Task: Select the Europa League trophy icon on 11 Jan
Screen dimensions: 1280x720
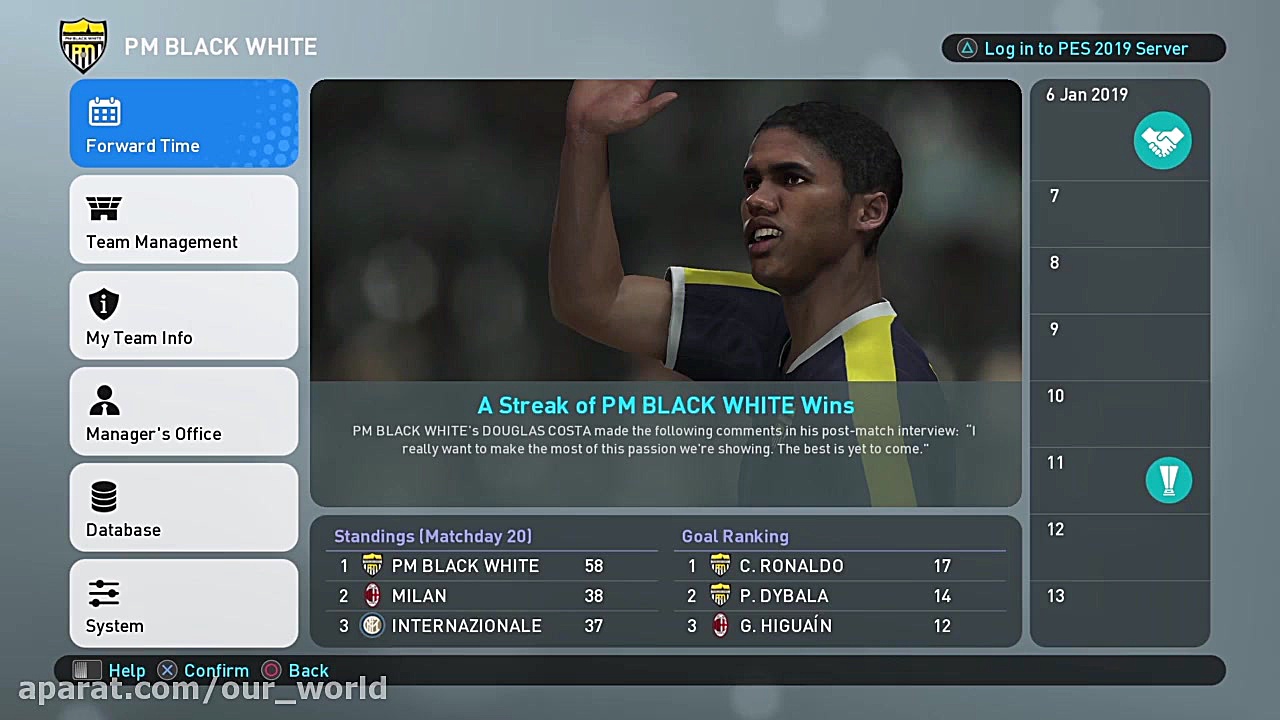Action: (x=1169, y=480)
